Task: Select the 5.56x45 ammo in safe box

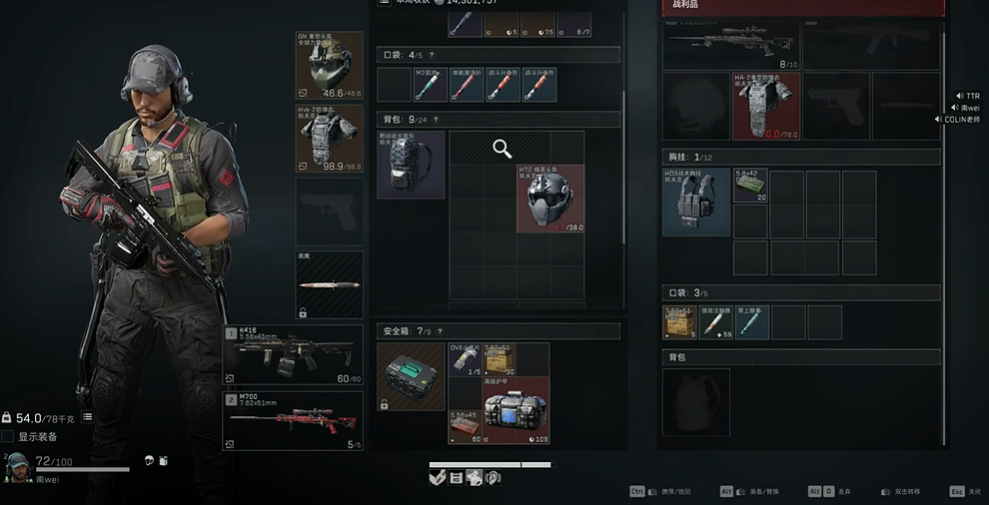Action: [x=465, y=425]
